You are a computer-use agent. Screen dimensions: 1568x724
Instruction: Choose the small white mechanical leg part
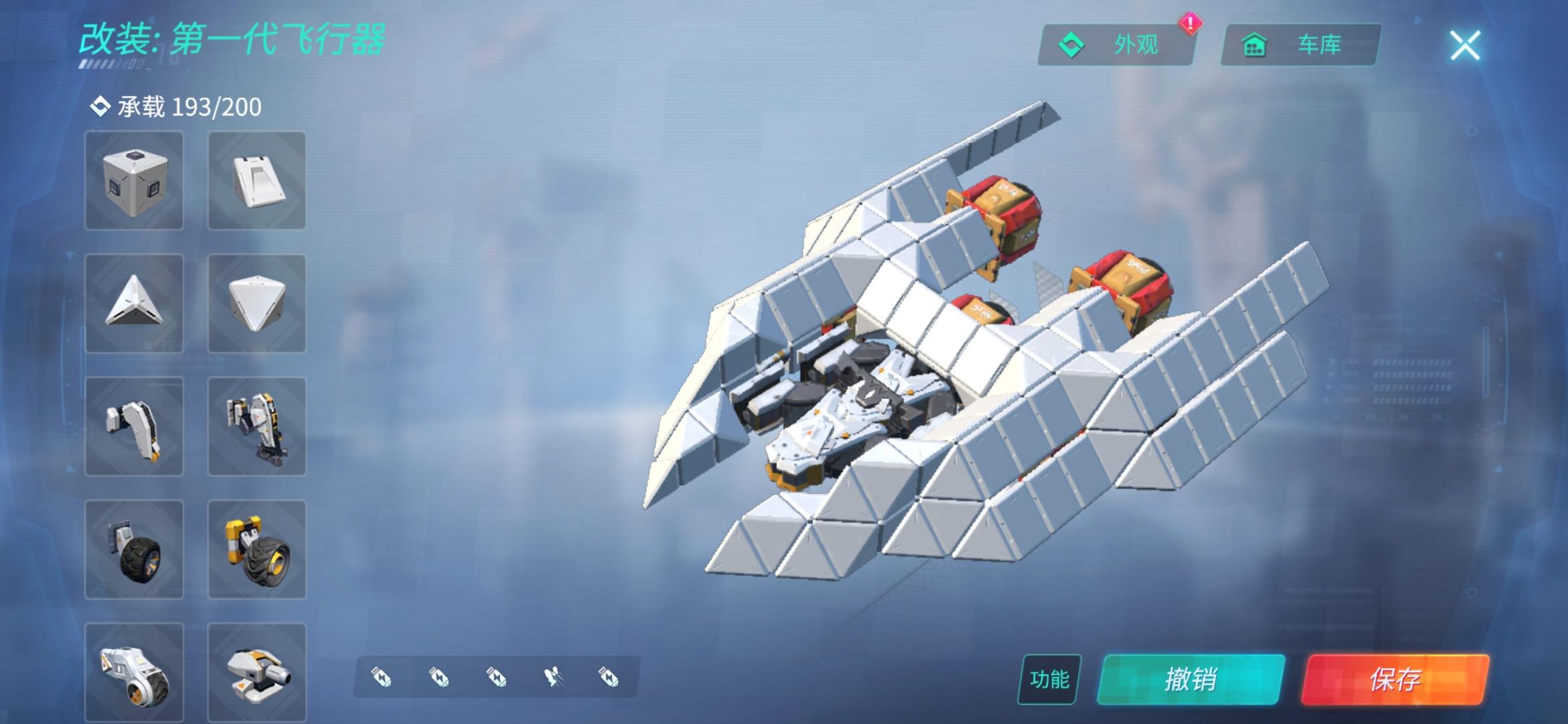coord(134,426)
